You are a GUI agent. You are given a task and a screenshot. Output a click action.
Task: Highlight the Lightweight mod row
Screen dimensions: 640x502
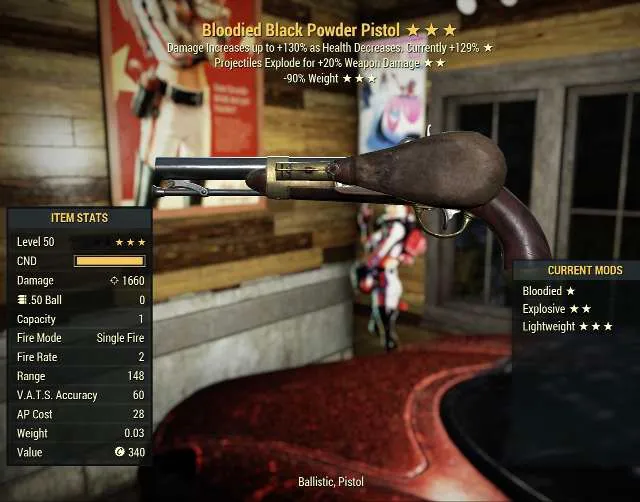(567, 326)
